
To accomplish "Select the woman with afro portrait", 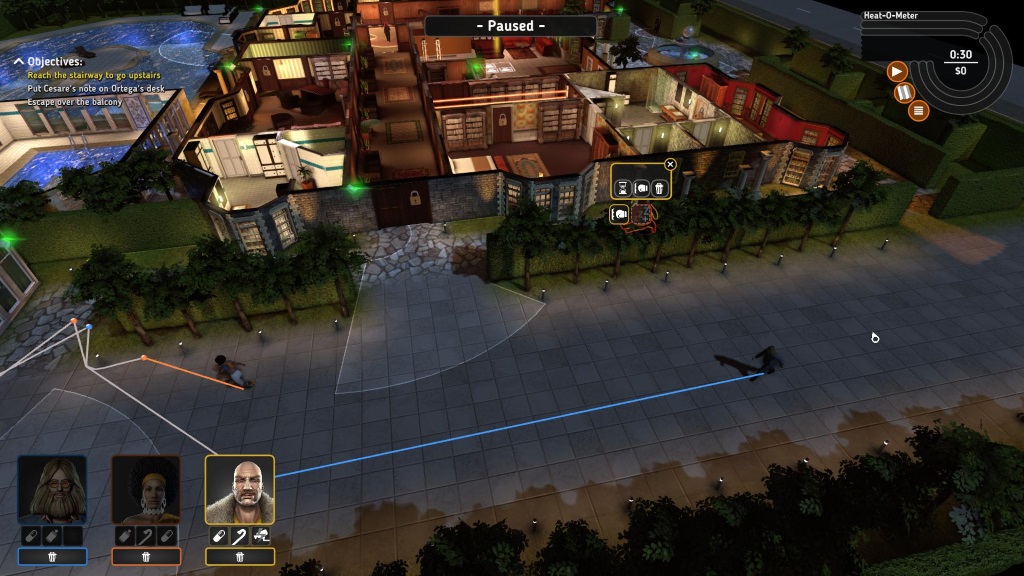I will click(146, 489).
